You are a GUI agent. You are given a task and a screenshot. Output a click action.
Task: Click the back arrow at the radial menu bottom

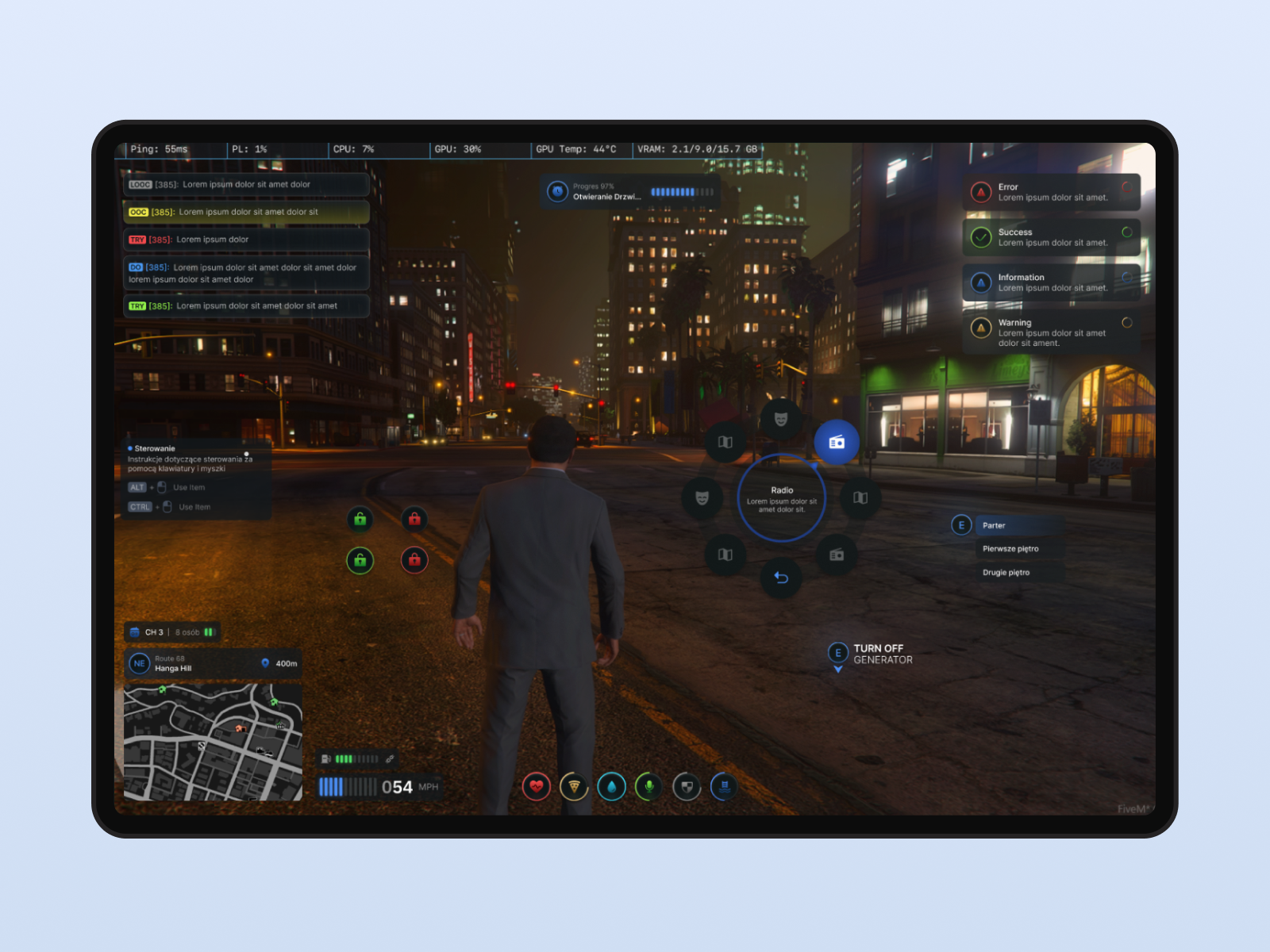tap(781, 578)
